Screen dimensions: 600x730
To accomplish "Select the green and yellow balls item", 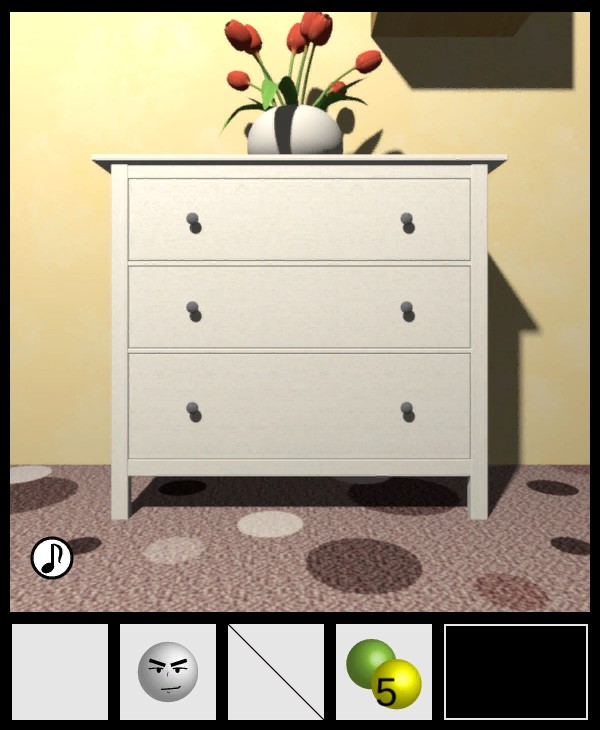I will (x=384, y=672).
